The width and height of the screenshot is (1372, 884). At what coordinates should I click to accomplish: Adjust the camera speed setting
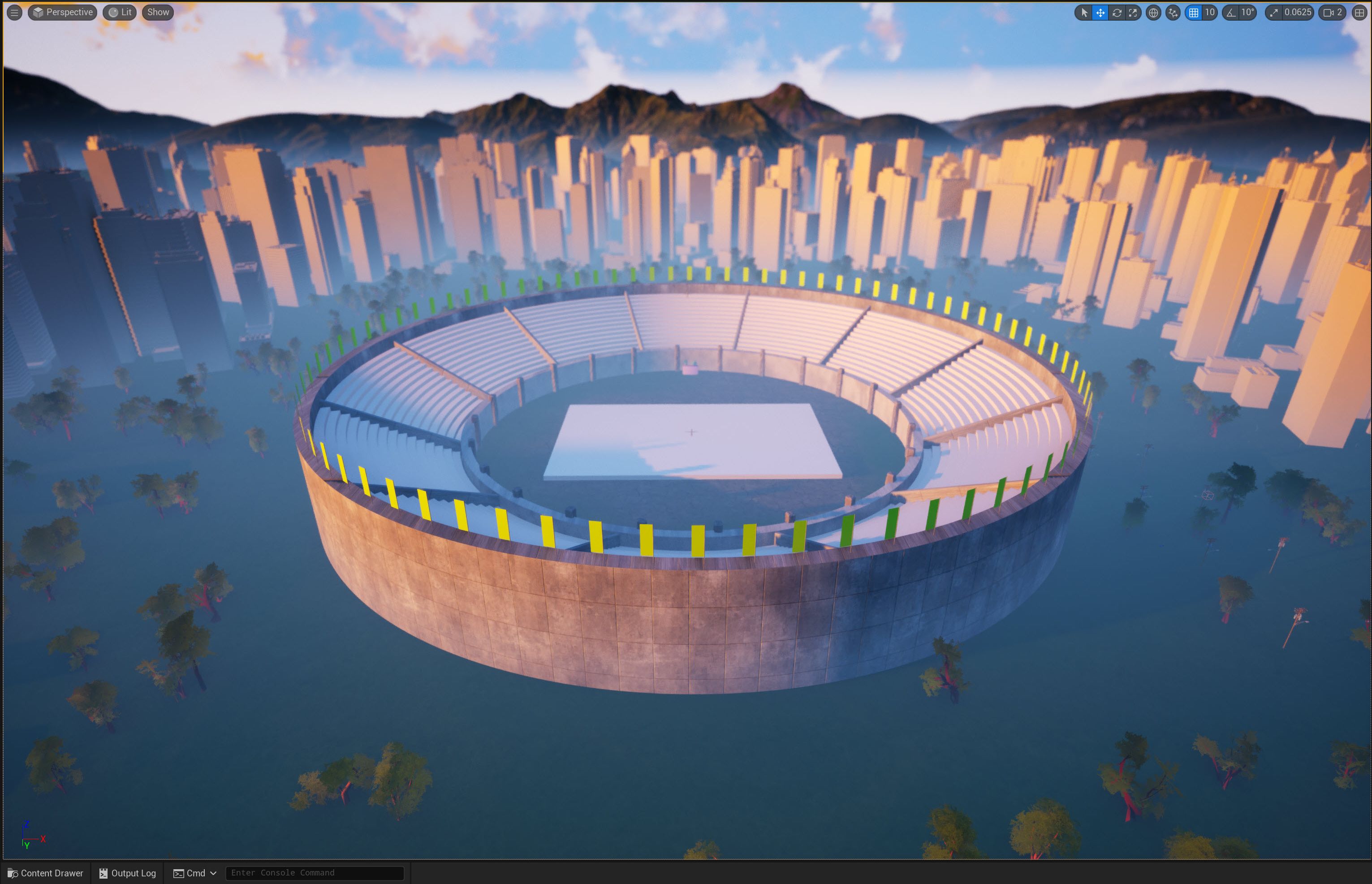tap(1333, 12)
